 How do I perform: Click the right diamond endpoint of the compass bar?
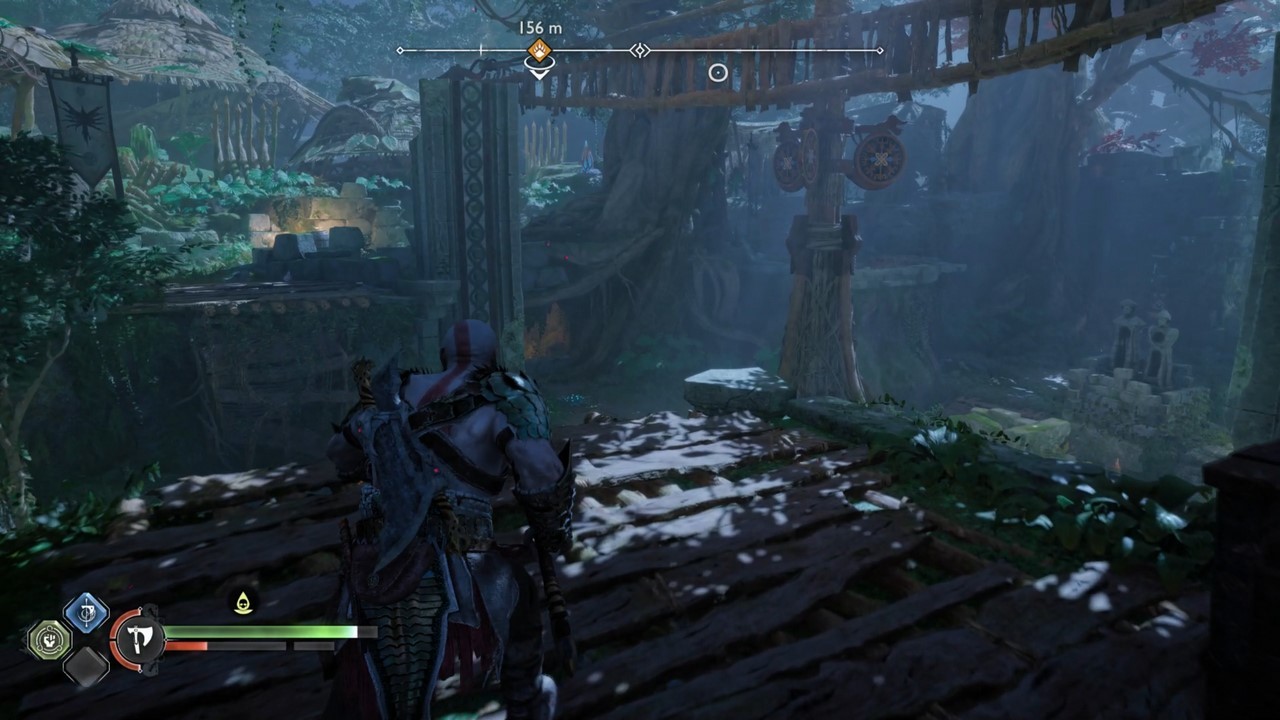(879, 49)
